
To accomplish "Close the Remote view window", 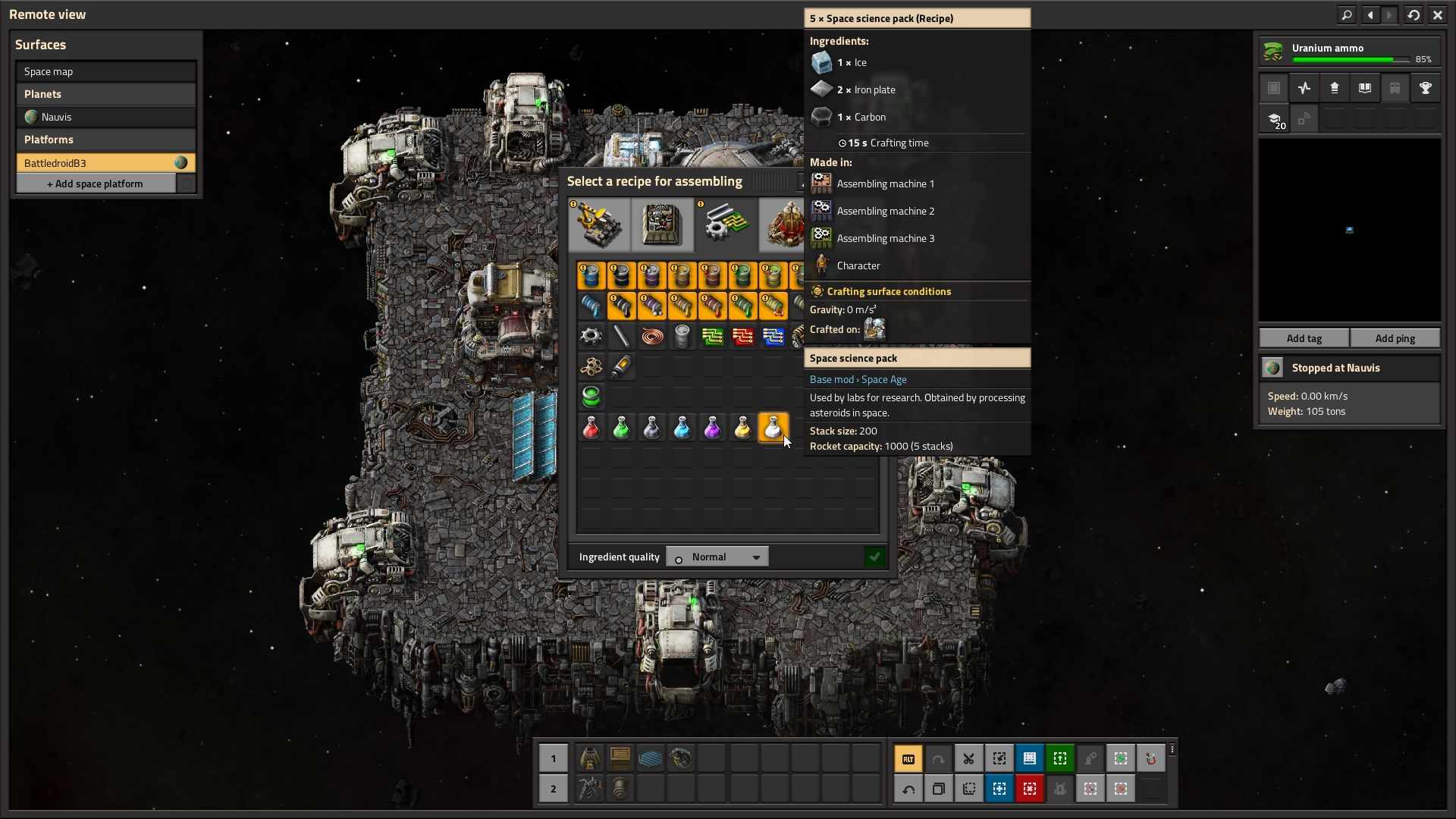I will point(1437,14).
